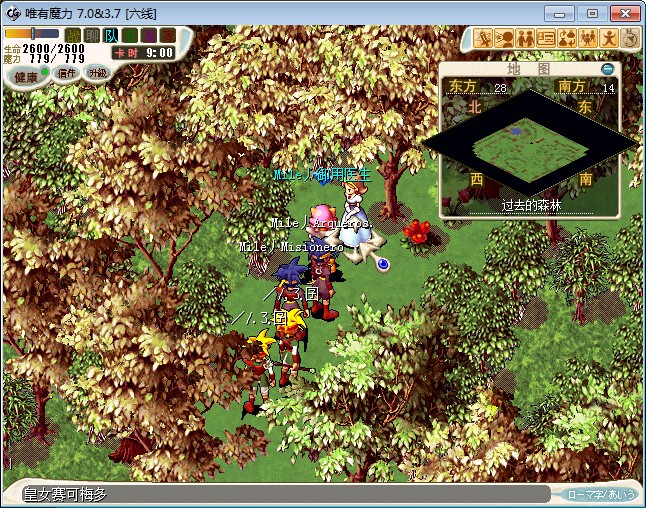Select the jumping figure action icon
The height and width of the screenshot is (508, 646).
click(609, 38)
